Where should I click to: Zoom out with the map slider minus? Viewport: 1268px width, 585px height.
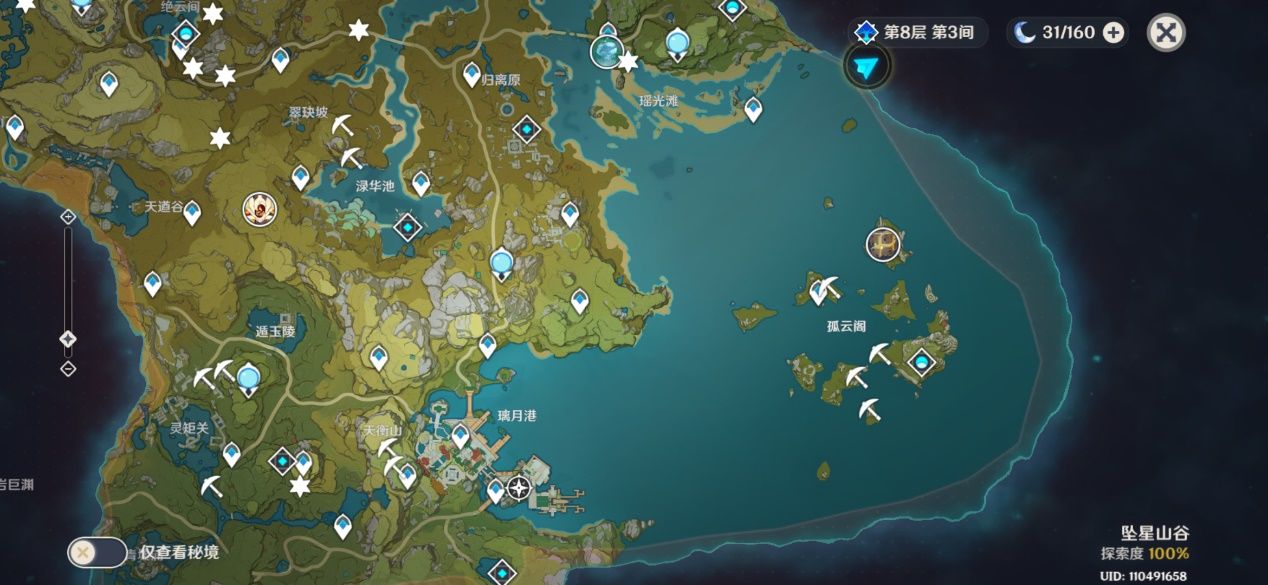point(68,369)
